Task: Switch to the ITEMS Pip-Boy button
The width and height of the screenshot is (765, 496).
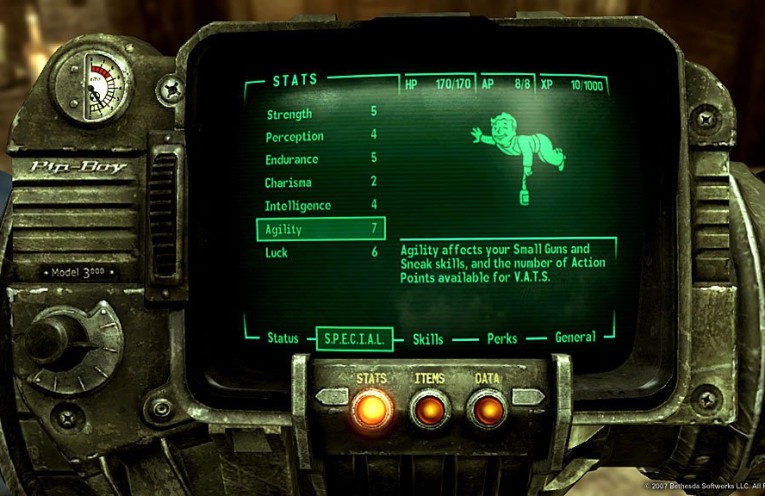Action: 429,410
